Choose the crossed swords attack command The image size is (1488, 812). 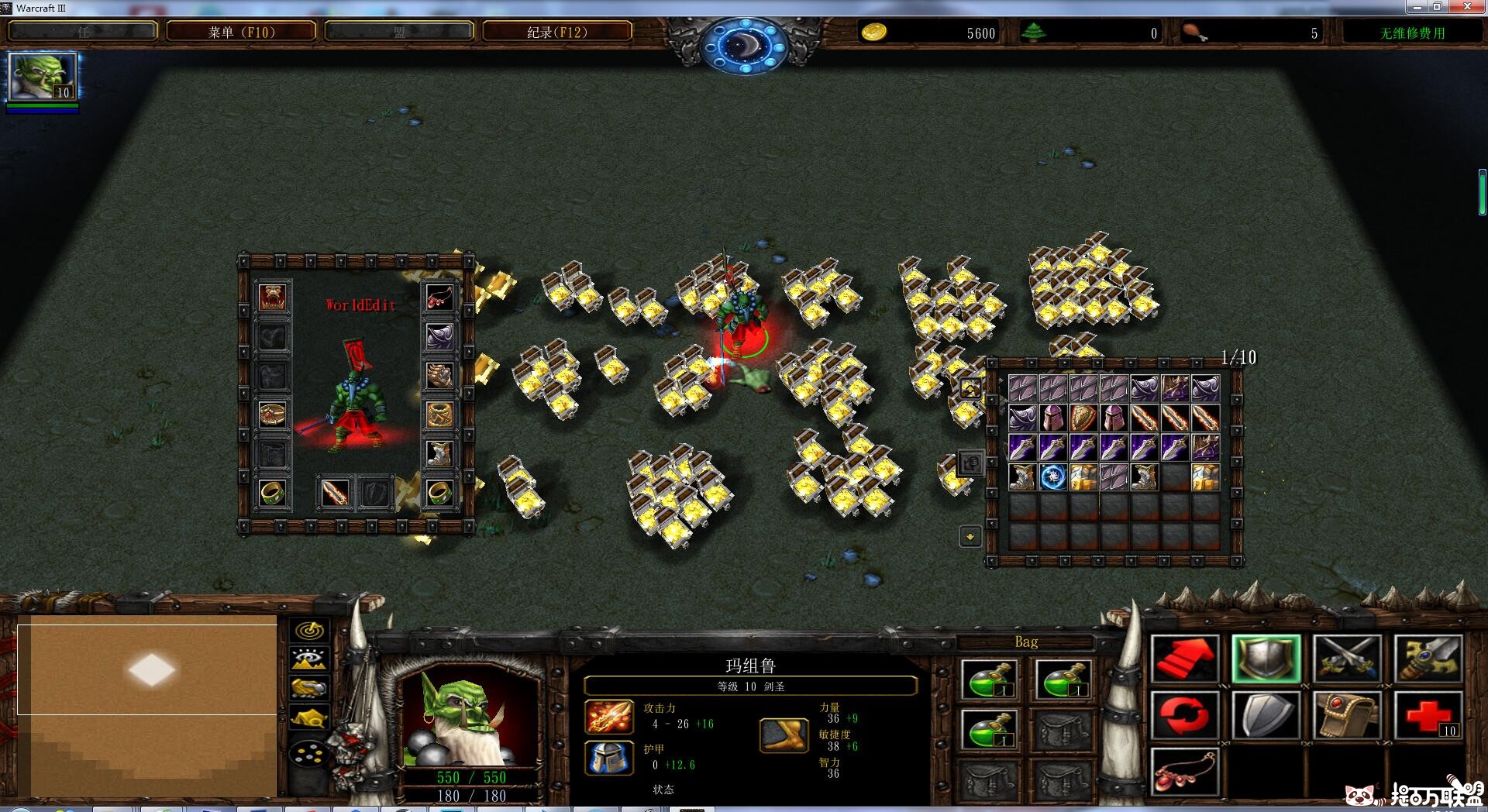(1347, 659)
